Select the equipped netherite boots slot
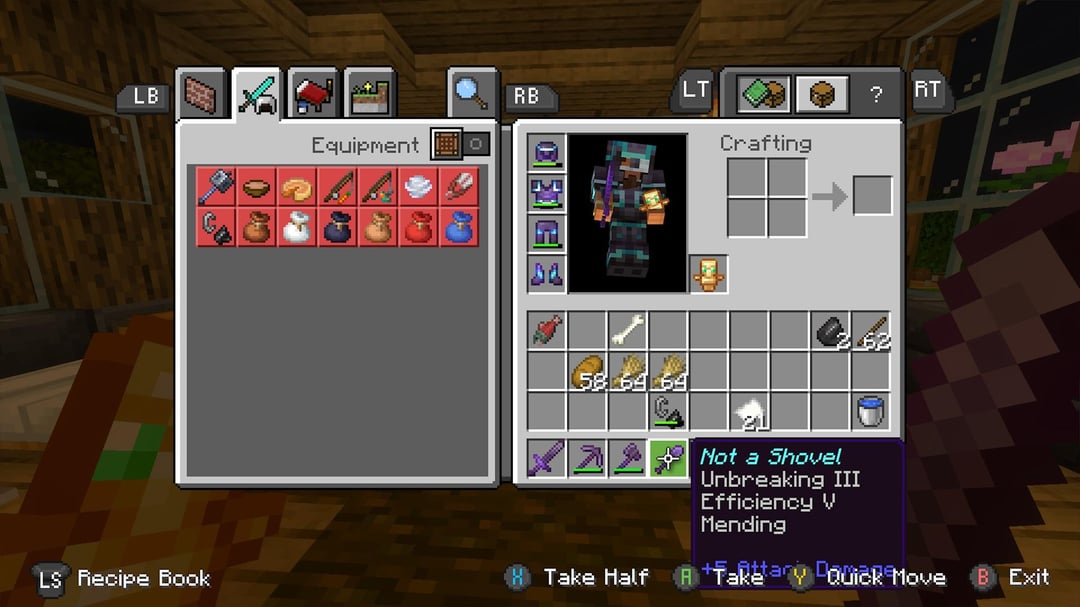 [547, 273]
